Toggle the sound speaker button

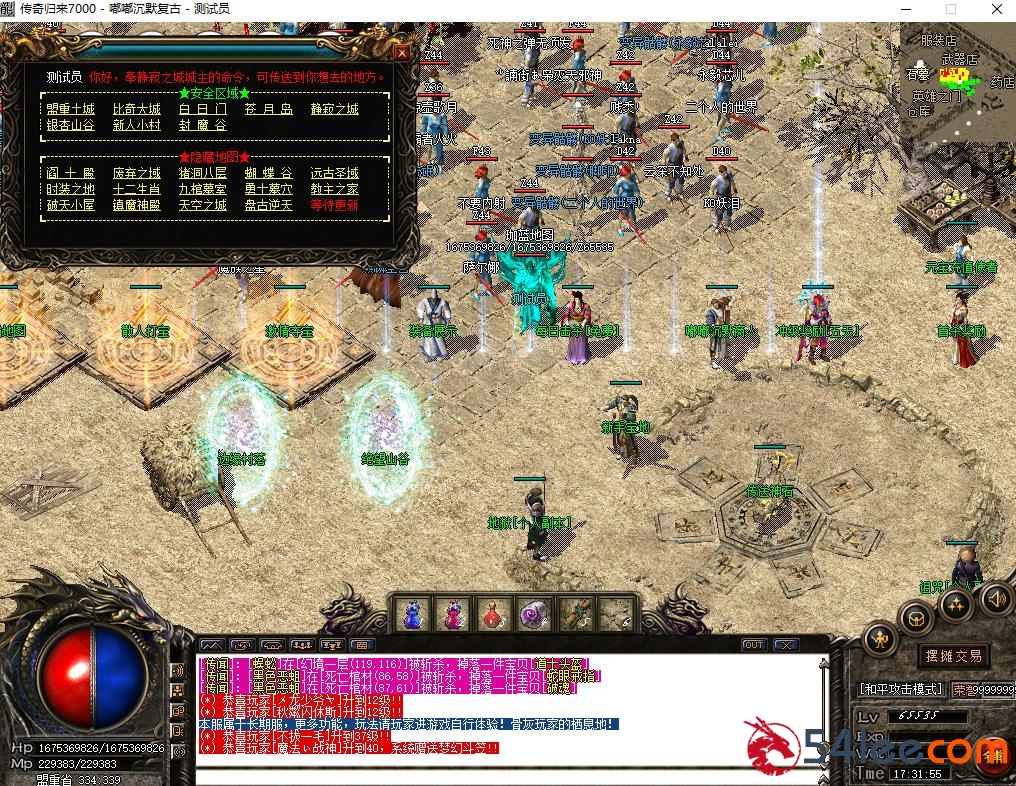click(x=995, y=599)
